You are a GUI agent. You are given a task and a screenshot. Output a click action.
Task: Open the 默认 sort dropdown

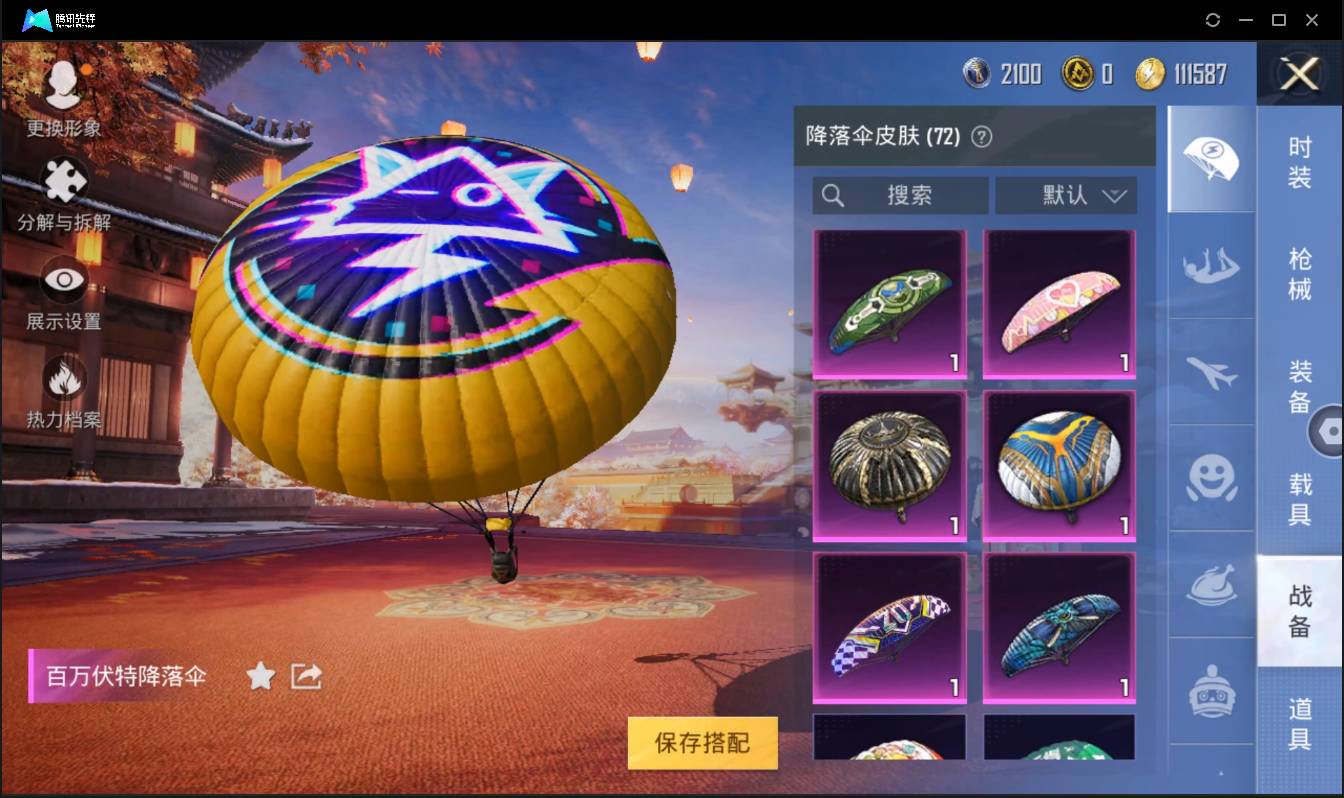click(1066, 196)
